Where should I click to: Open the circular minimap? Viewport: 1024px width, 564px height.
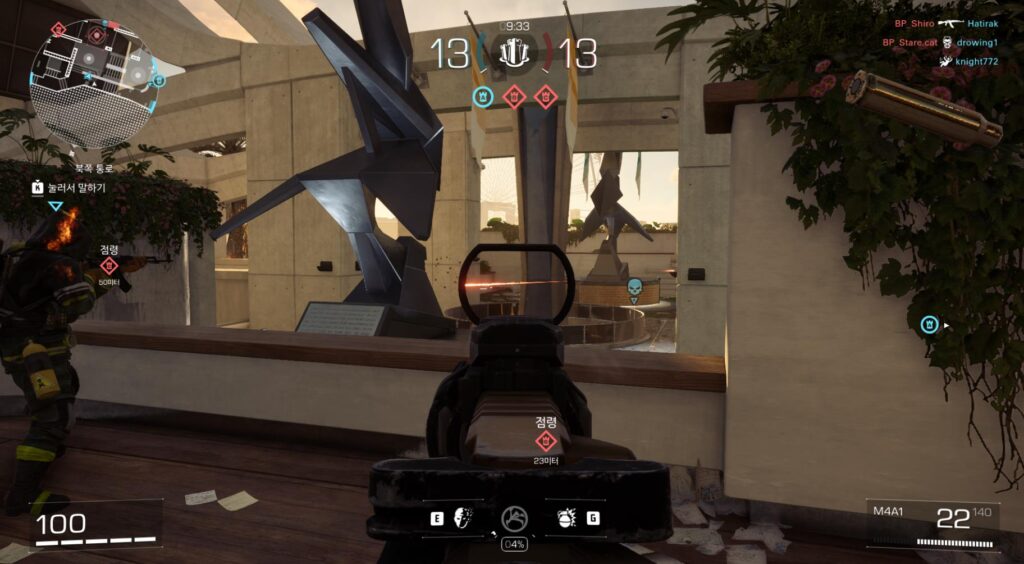pyautogui.click(x=92, y=80)
